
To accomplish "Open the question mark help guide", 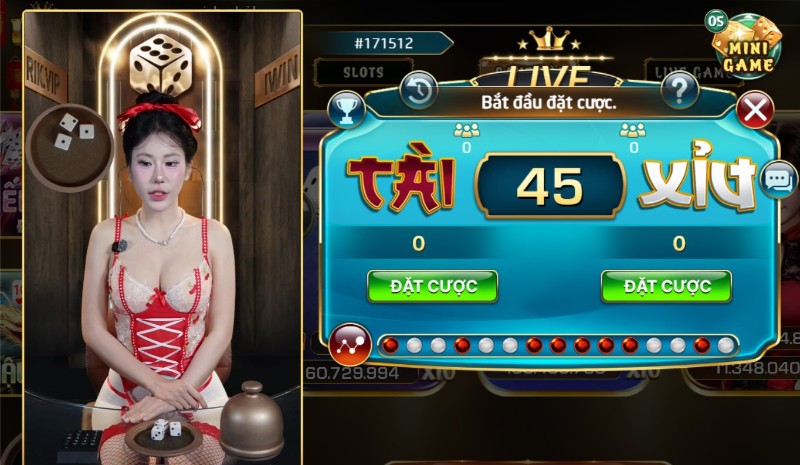I will click(x=680, y=91).
